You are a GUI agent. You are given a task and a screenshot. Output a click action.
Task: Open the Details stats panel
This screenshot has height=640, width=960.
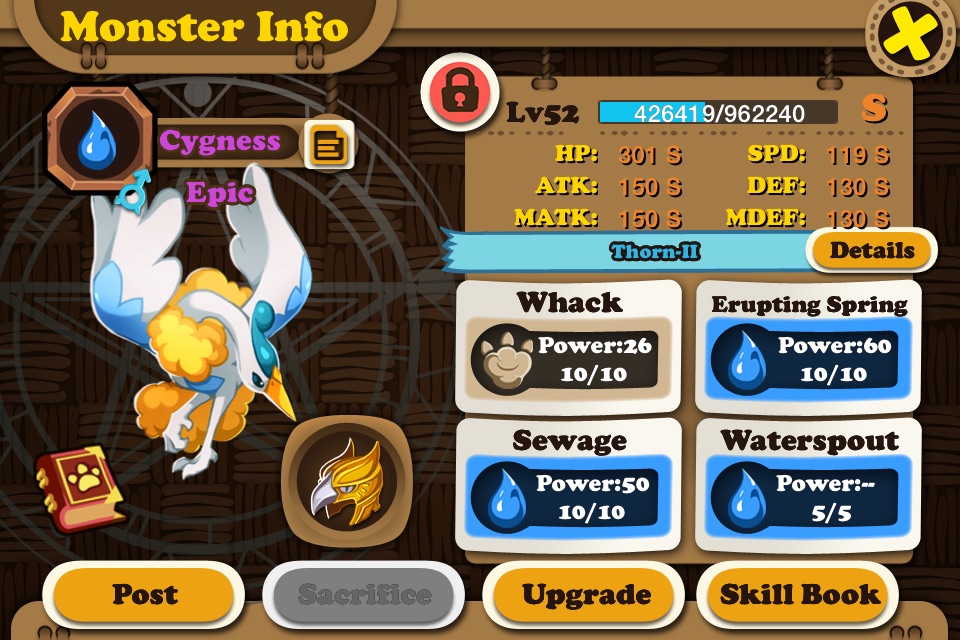coord(871,250)
